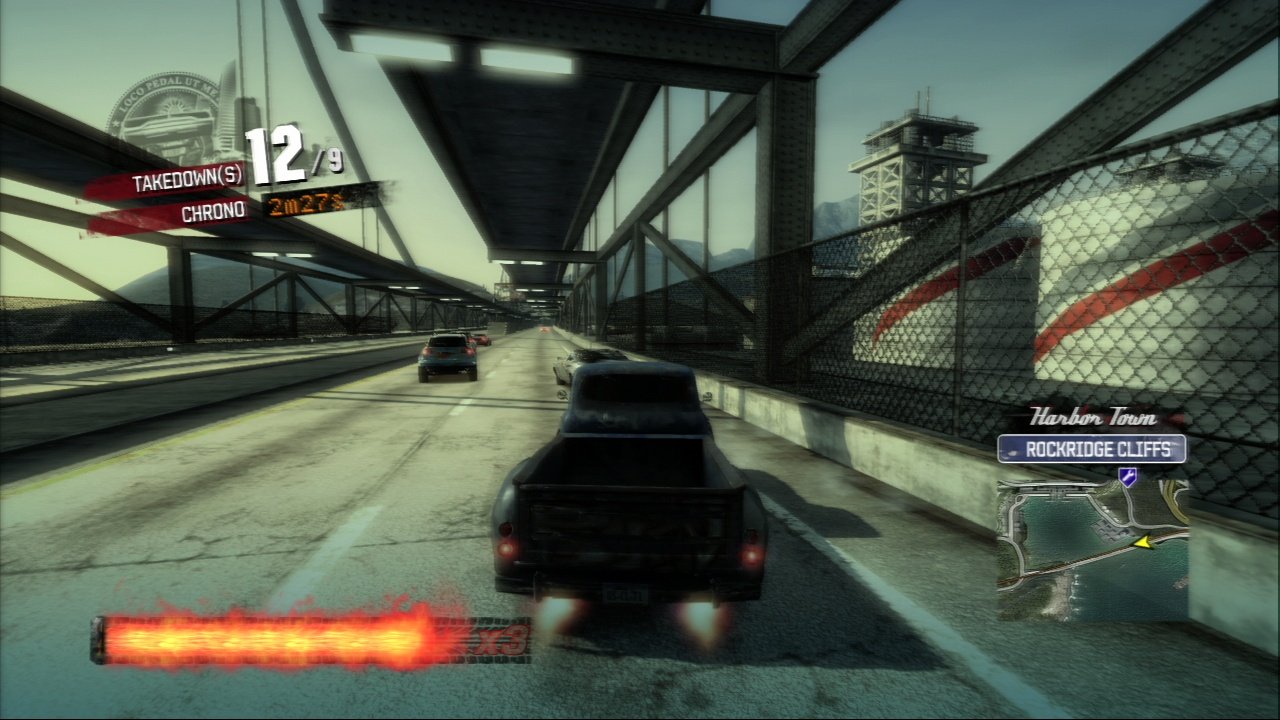
Task: Click the yellow player arrow on minimap
Action: (x=1144, y=543)
